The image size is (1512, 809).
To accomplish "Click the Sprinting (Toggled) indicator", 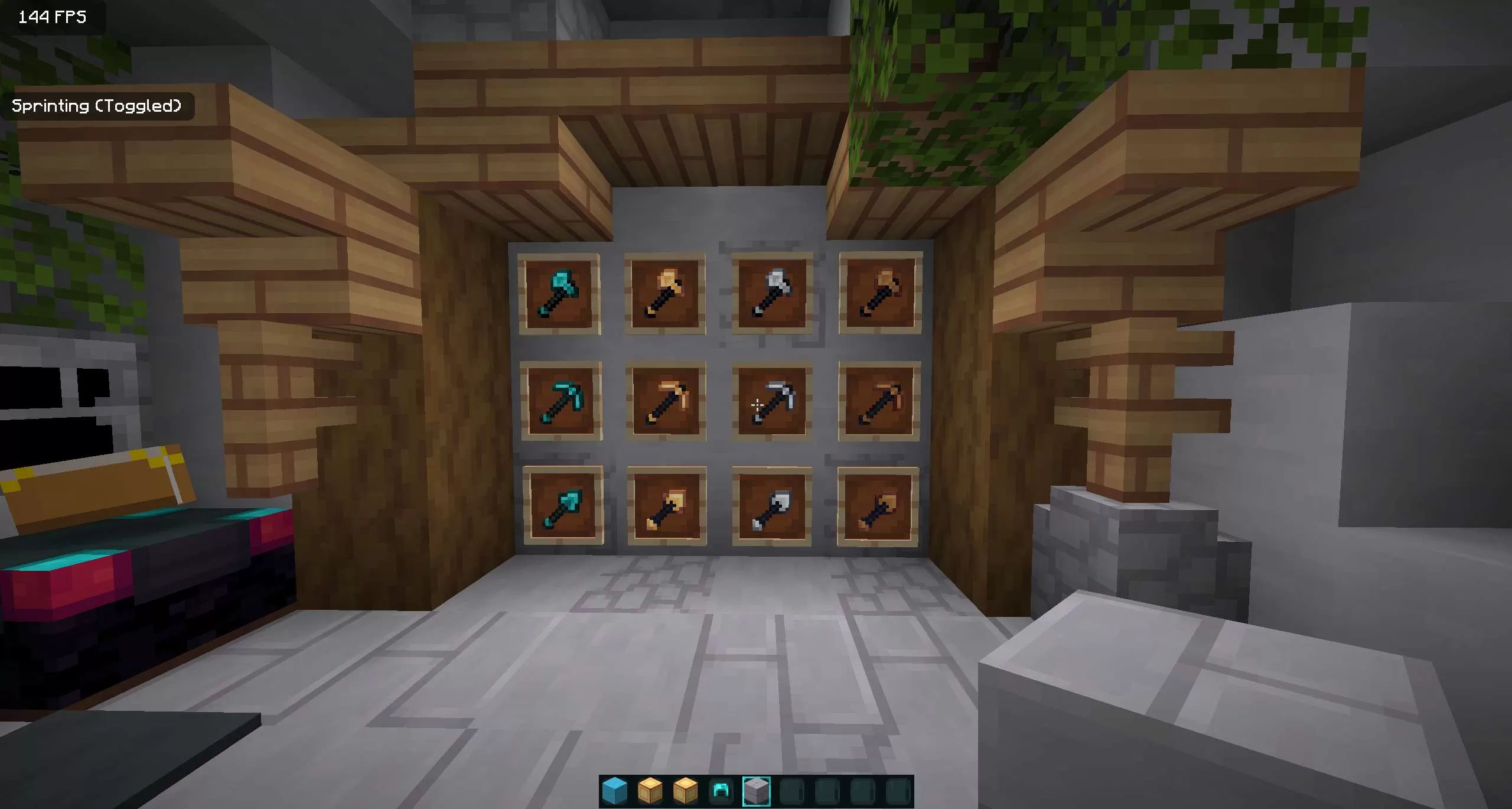I will coord(97,106).
